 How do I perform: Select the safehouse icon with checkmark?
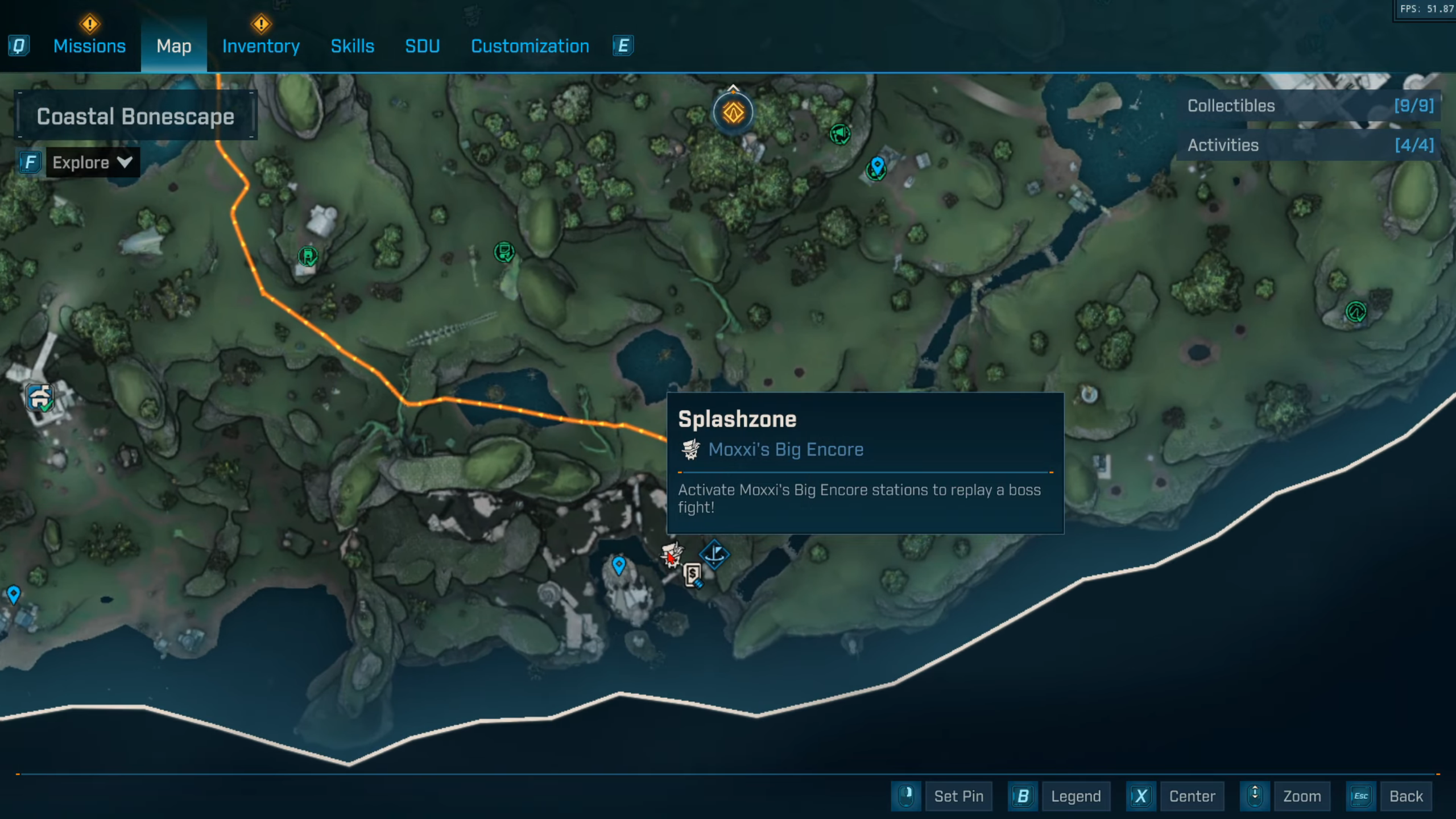40,397
